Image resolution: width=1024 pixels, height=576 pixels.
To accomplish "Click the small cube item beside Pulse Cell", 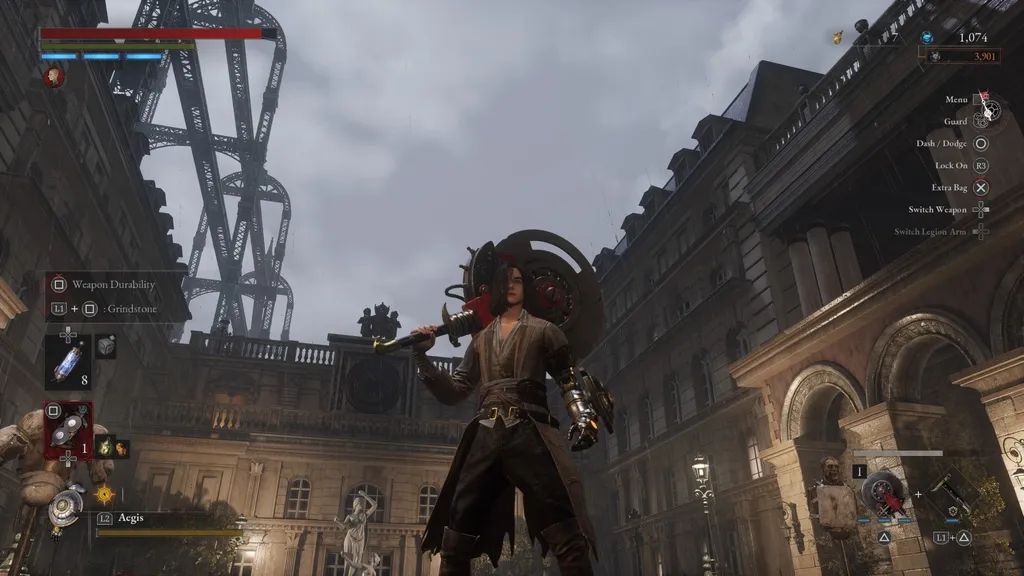I will [105, 347].
